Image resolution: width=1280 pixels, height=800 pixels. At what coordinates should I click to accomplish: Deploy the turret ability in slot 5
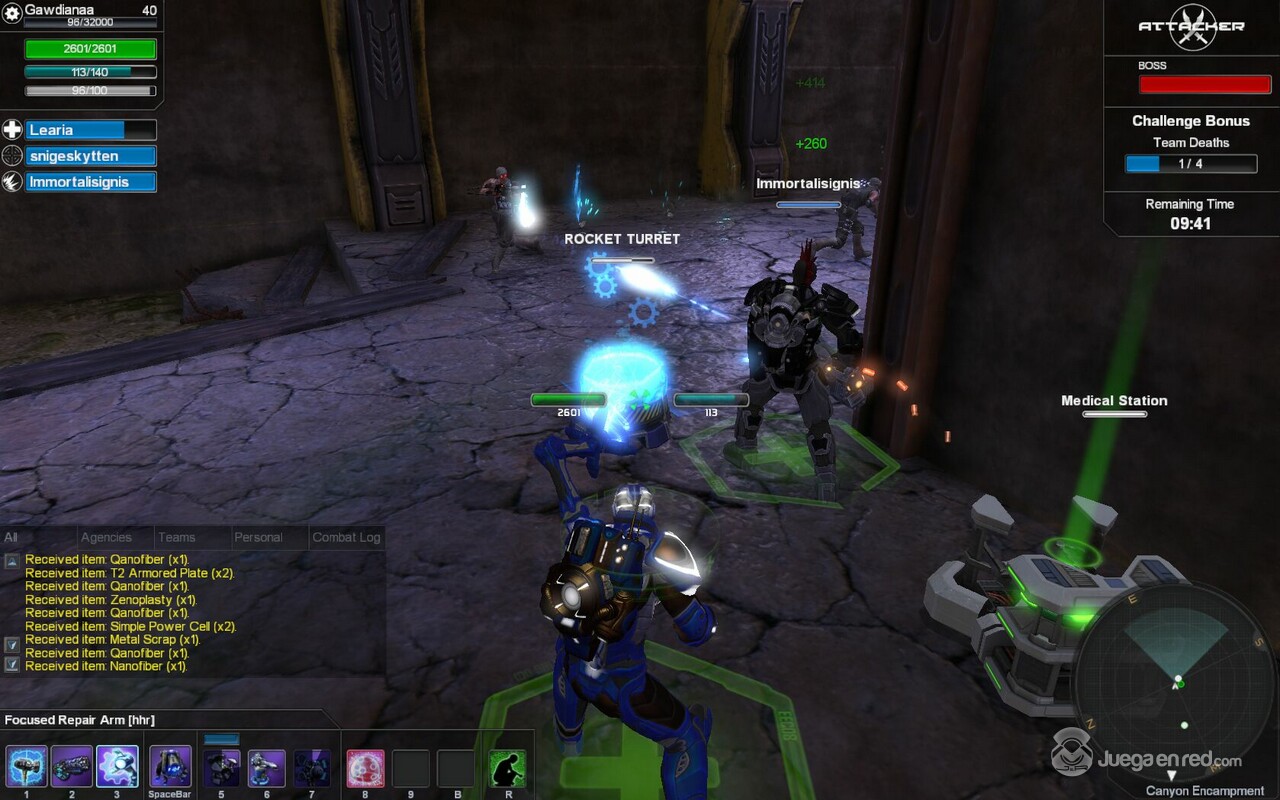[222, 768]
